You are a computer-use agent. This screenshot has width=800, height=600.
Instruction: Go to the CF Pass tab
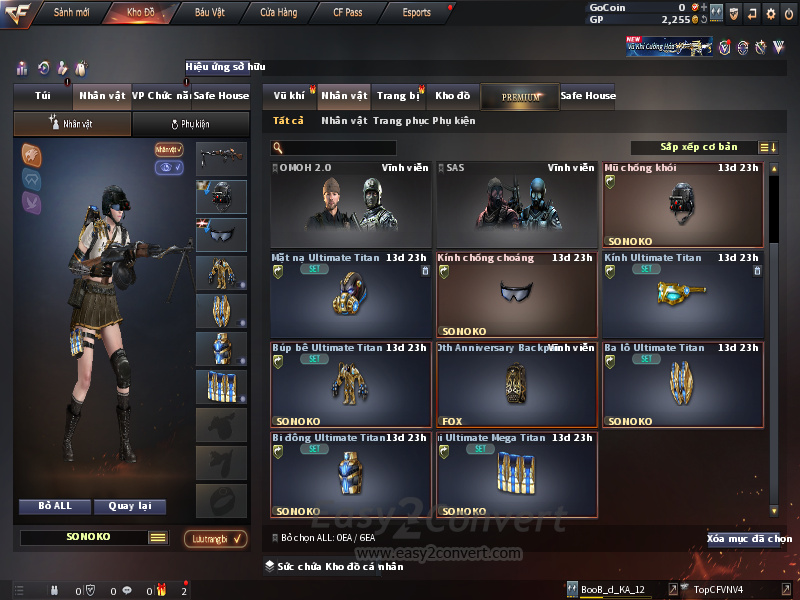pos(350,13)
